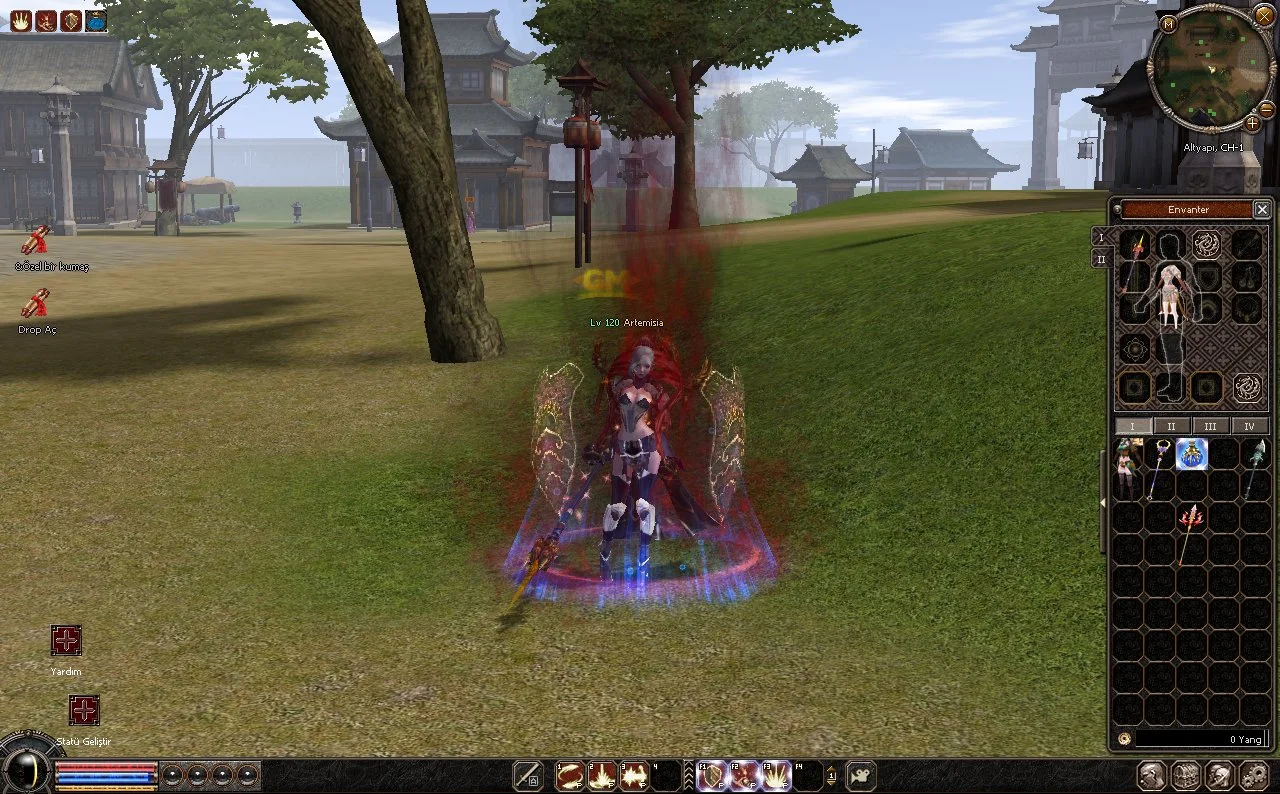
Task: Open the gear settings menu button
Action: point(1253,776)
